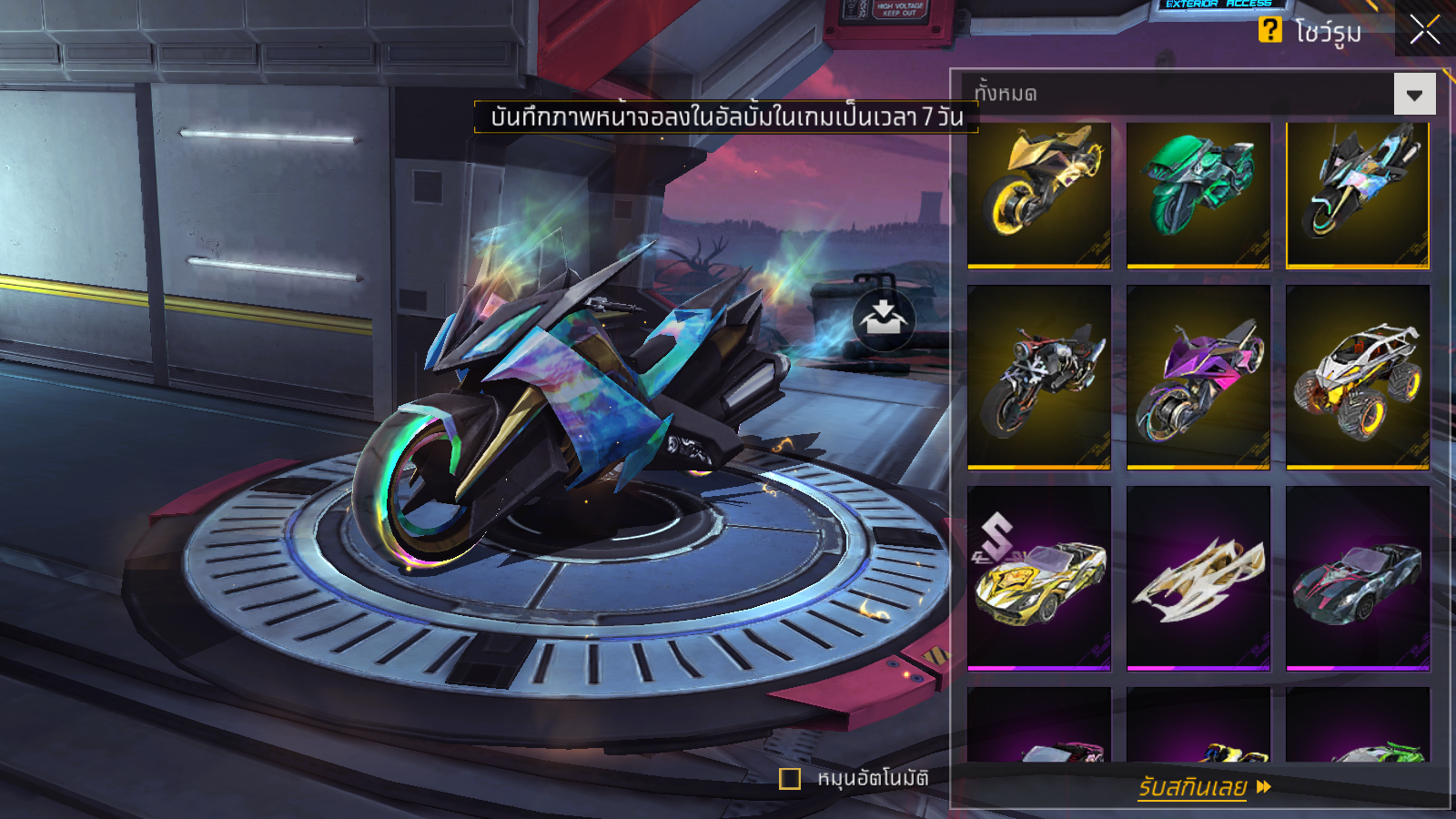
Task: Close the showroom screen
Action: click(1424, 30)
